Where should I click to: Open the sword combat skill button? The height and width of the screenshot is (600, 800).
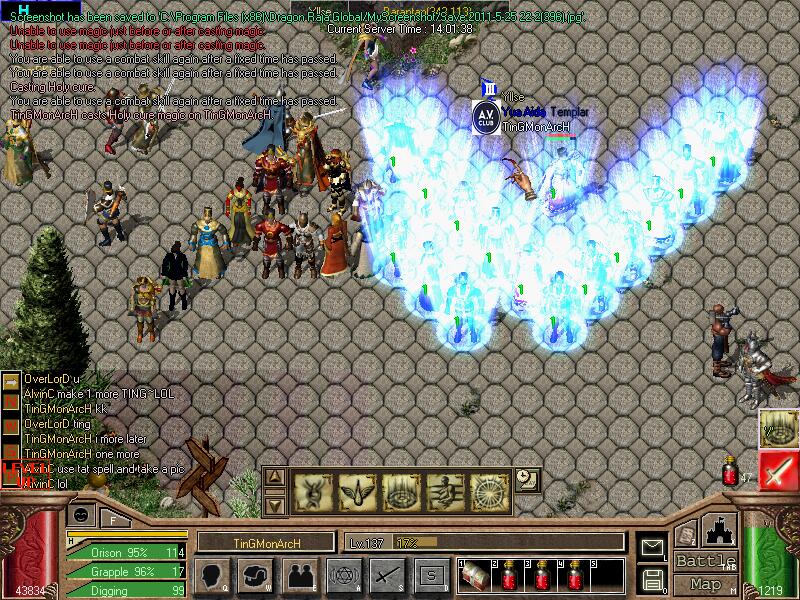tap(386, 574)
